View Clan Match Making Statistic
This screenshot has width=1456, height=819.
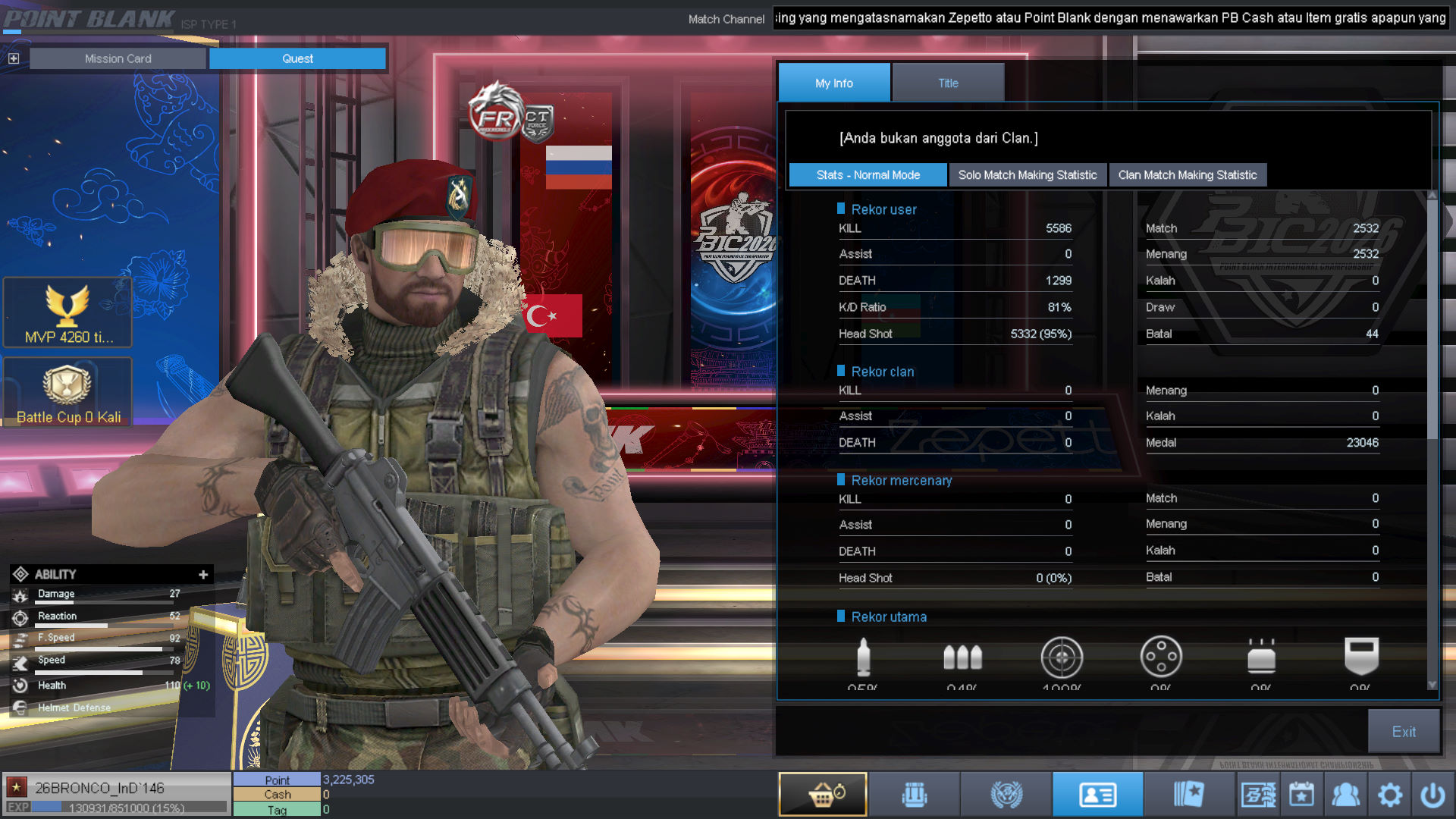pos(1187,175)
